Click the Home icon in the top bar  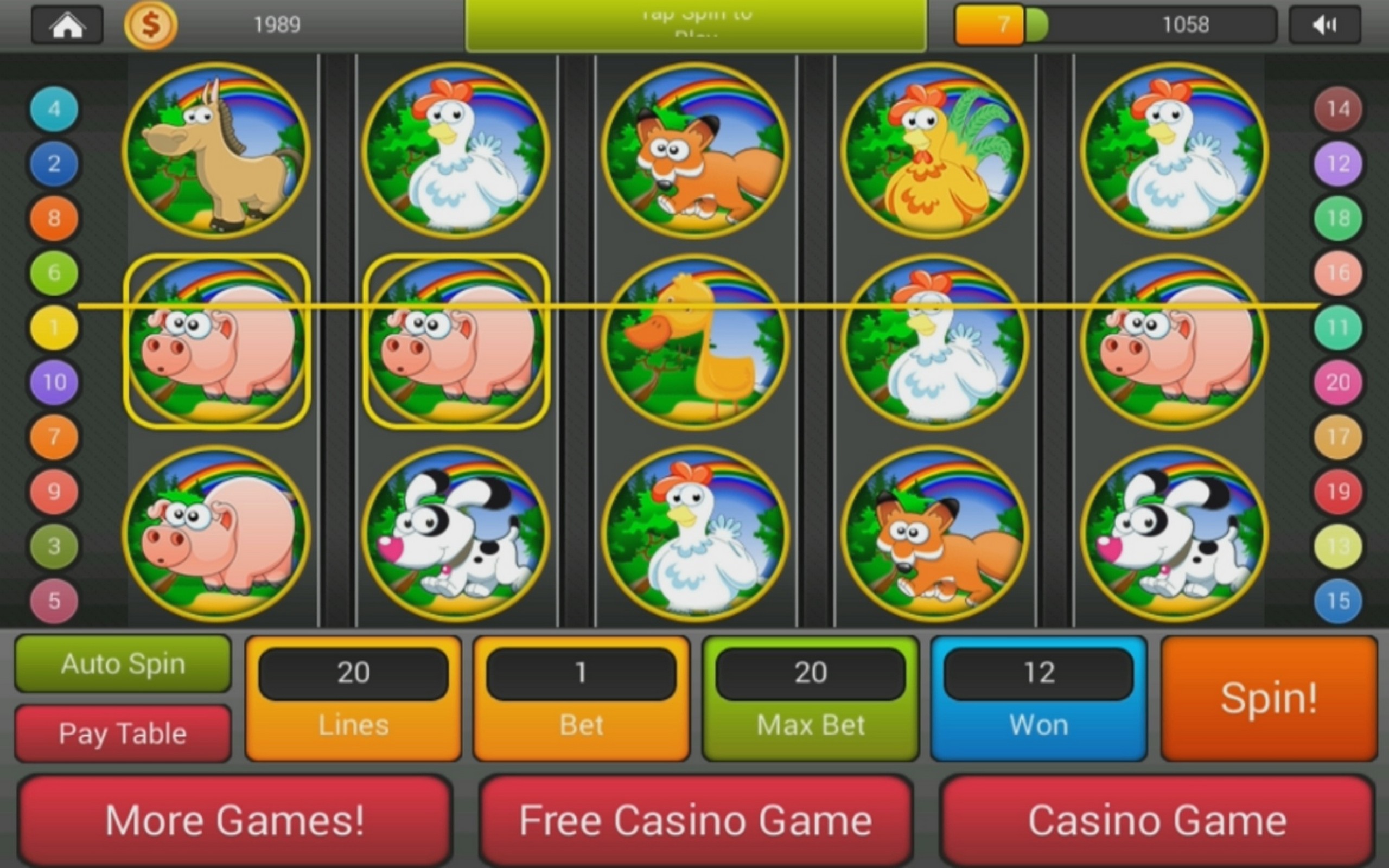[67, 24]
